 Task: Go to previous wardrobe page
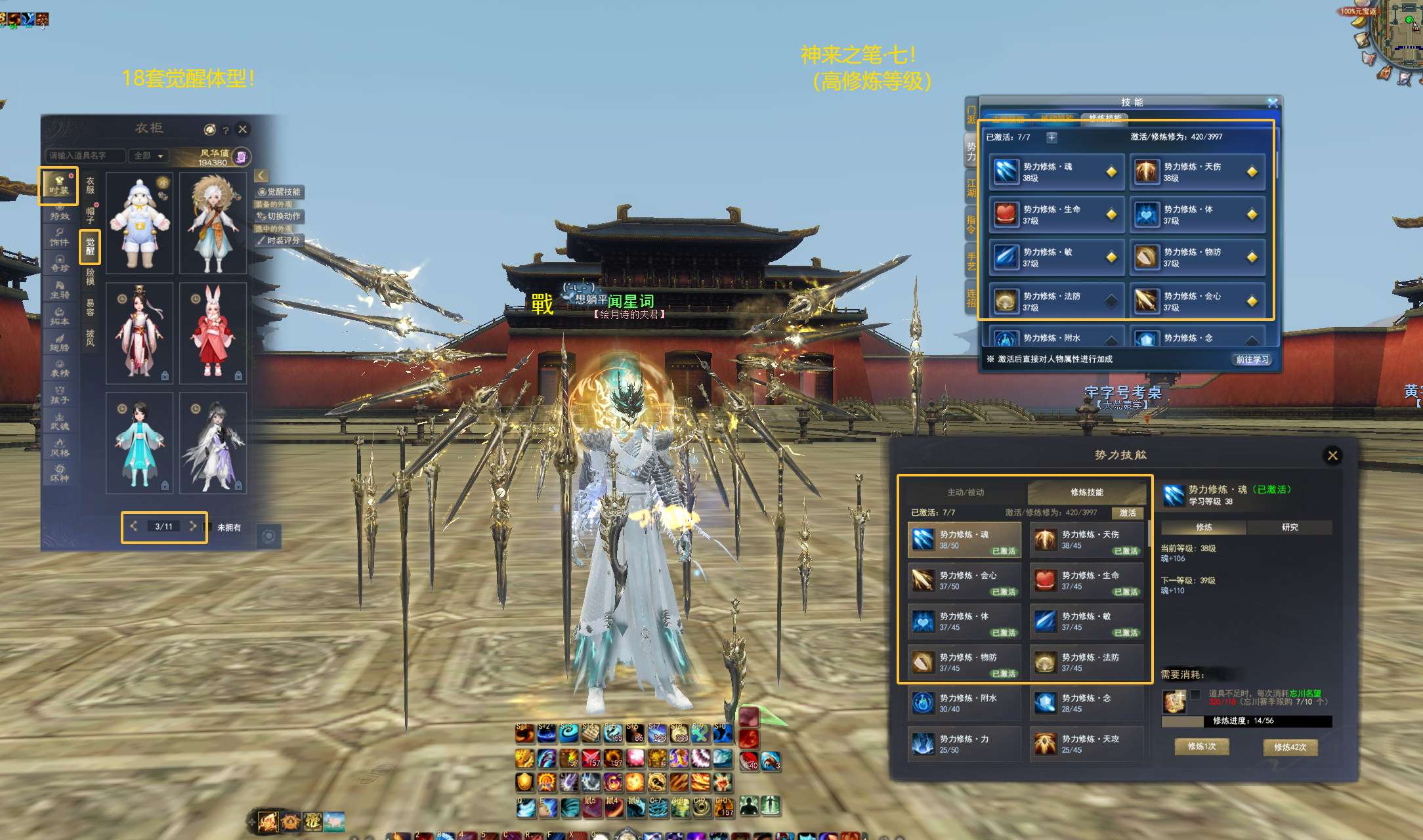[x=134, y=526]
